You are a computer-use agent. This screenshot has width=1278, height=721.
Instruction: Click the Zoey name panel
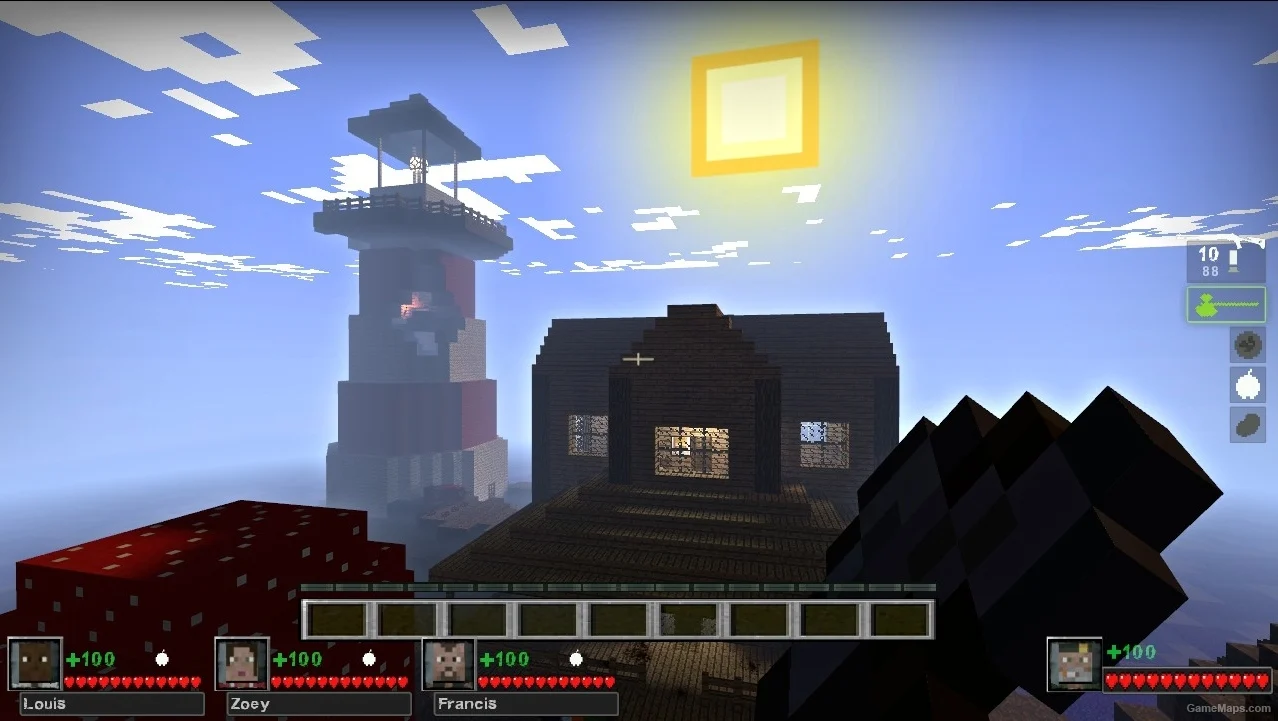coord(318,704)
